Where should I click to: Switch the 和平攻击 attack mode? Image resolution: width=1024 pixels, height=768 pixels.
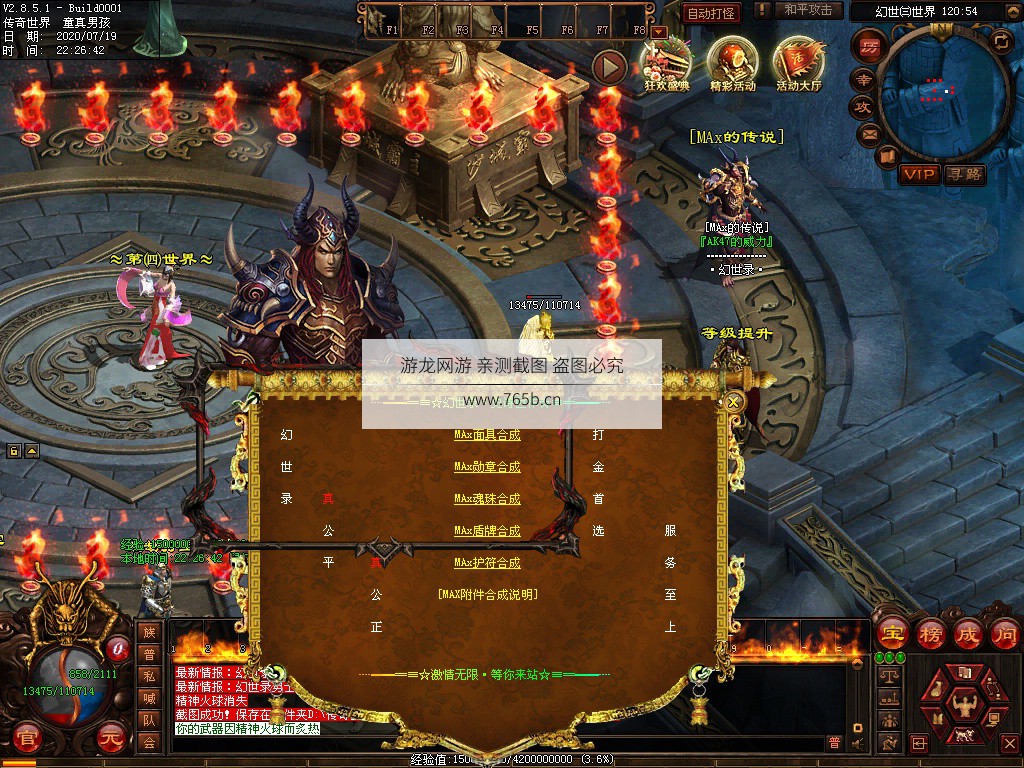(x=808, y=10)
